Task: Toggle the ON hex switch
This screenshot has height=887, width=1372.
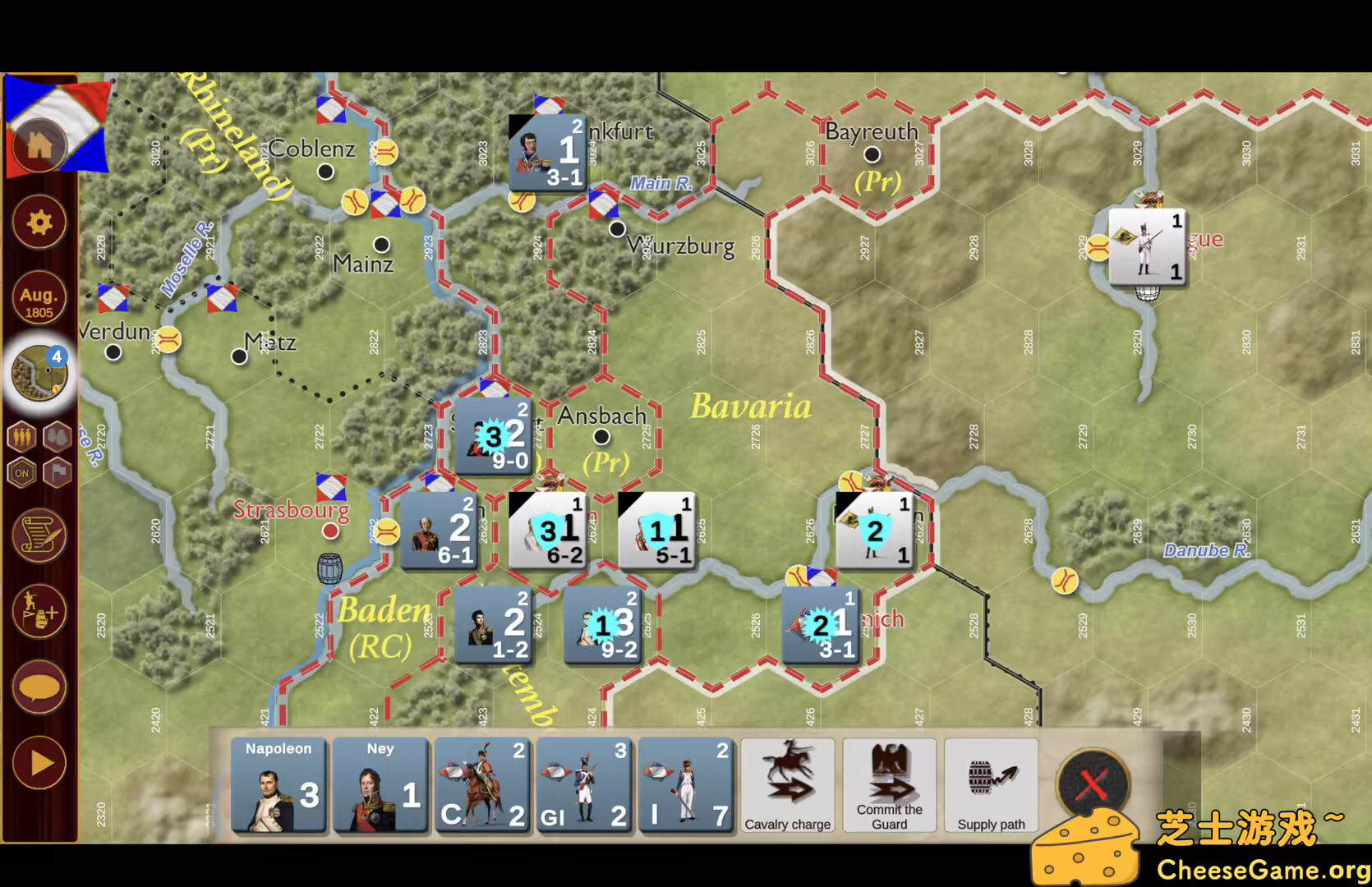Action: click(21, 474)
